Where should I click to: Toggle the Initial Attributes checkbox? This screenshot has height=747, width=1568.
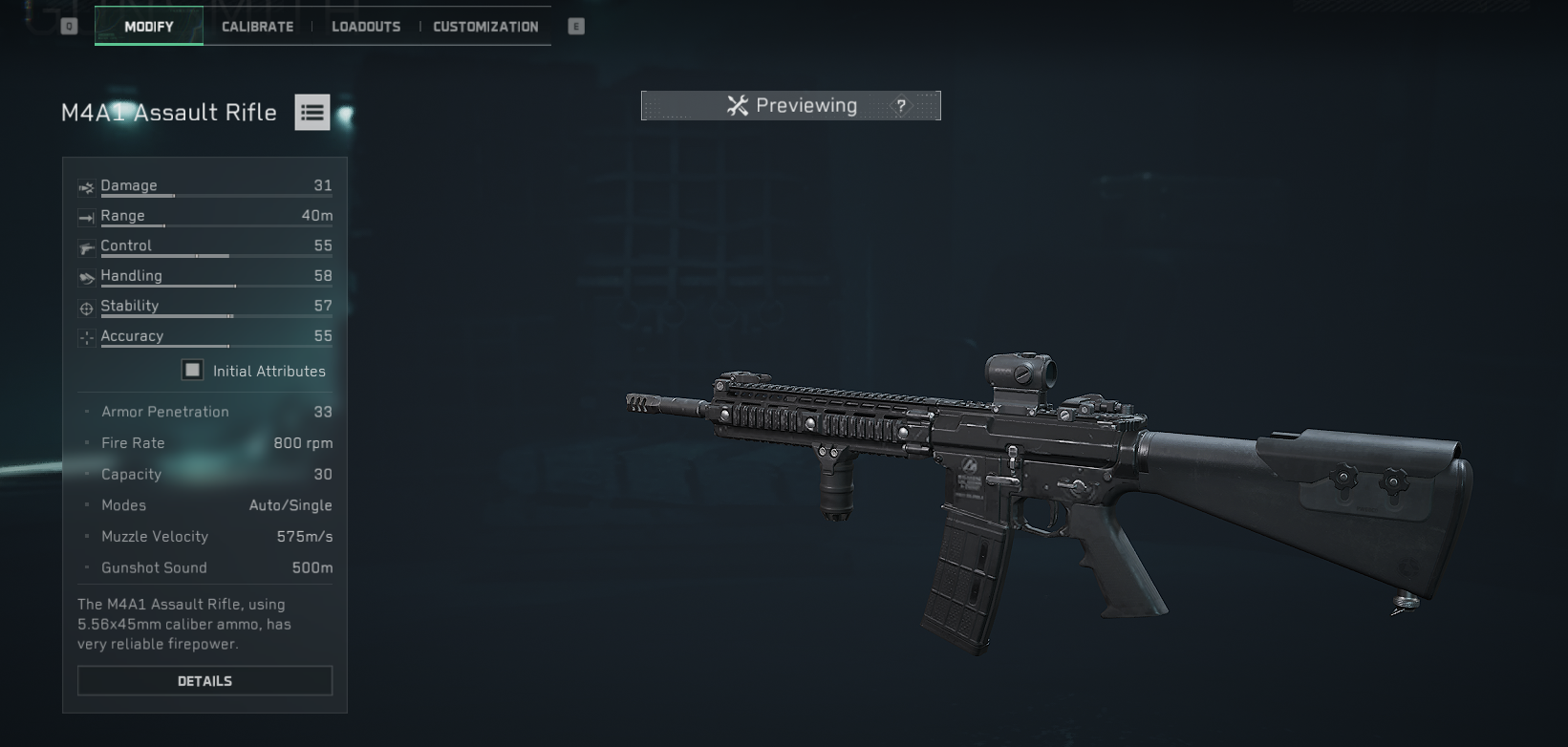193,371
